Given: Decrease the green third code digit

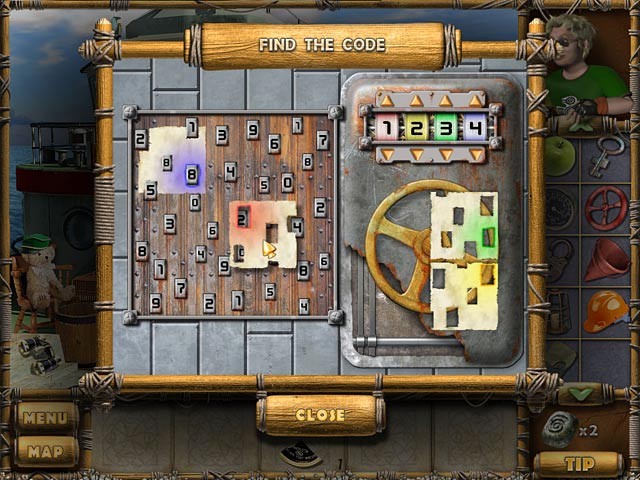Looking at the screenshot, I should [447, 154].
